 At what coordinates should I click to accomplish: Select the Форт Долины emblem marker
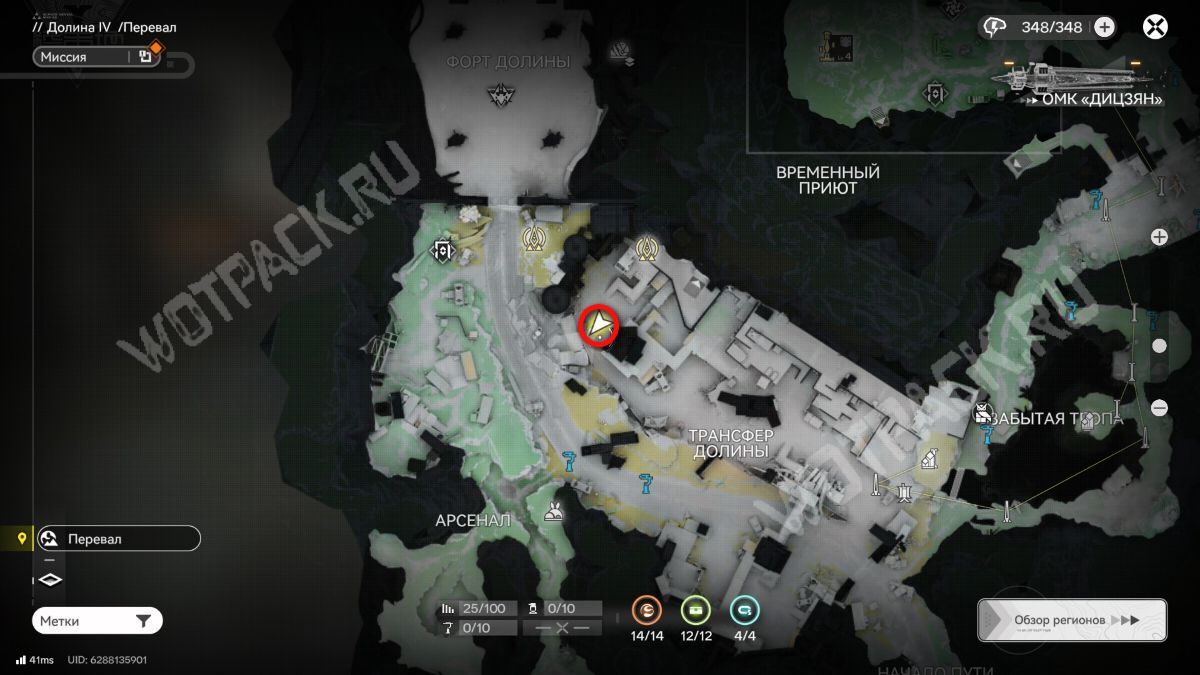499,95
